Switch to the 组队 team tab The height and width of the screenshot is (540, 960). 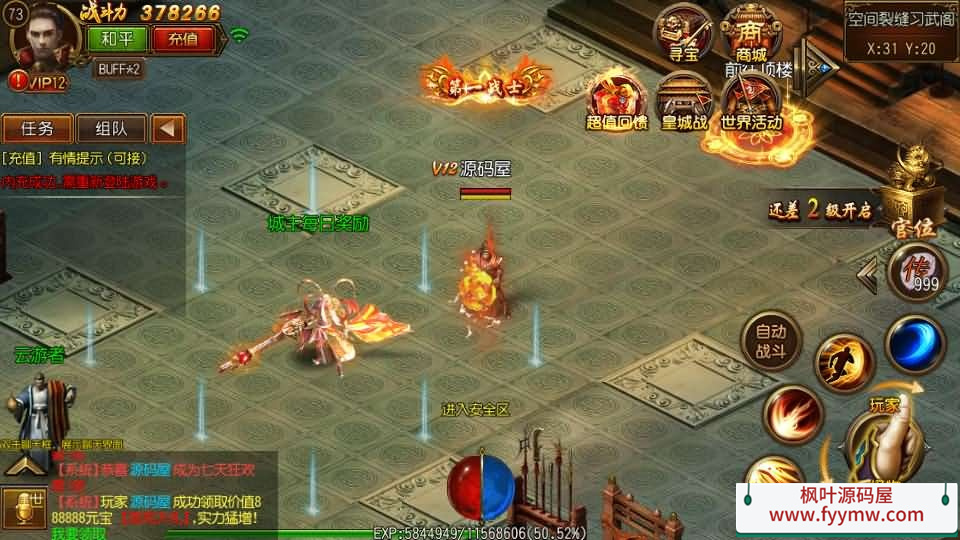[110, 128]
